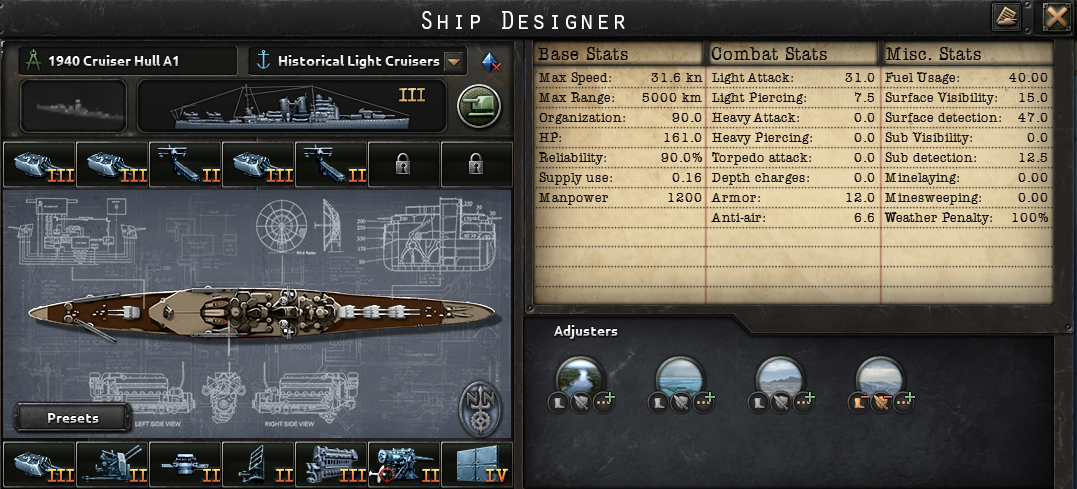Edit the 1940 Cruiser Hull A1 name field

tap(127, 61)
